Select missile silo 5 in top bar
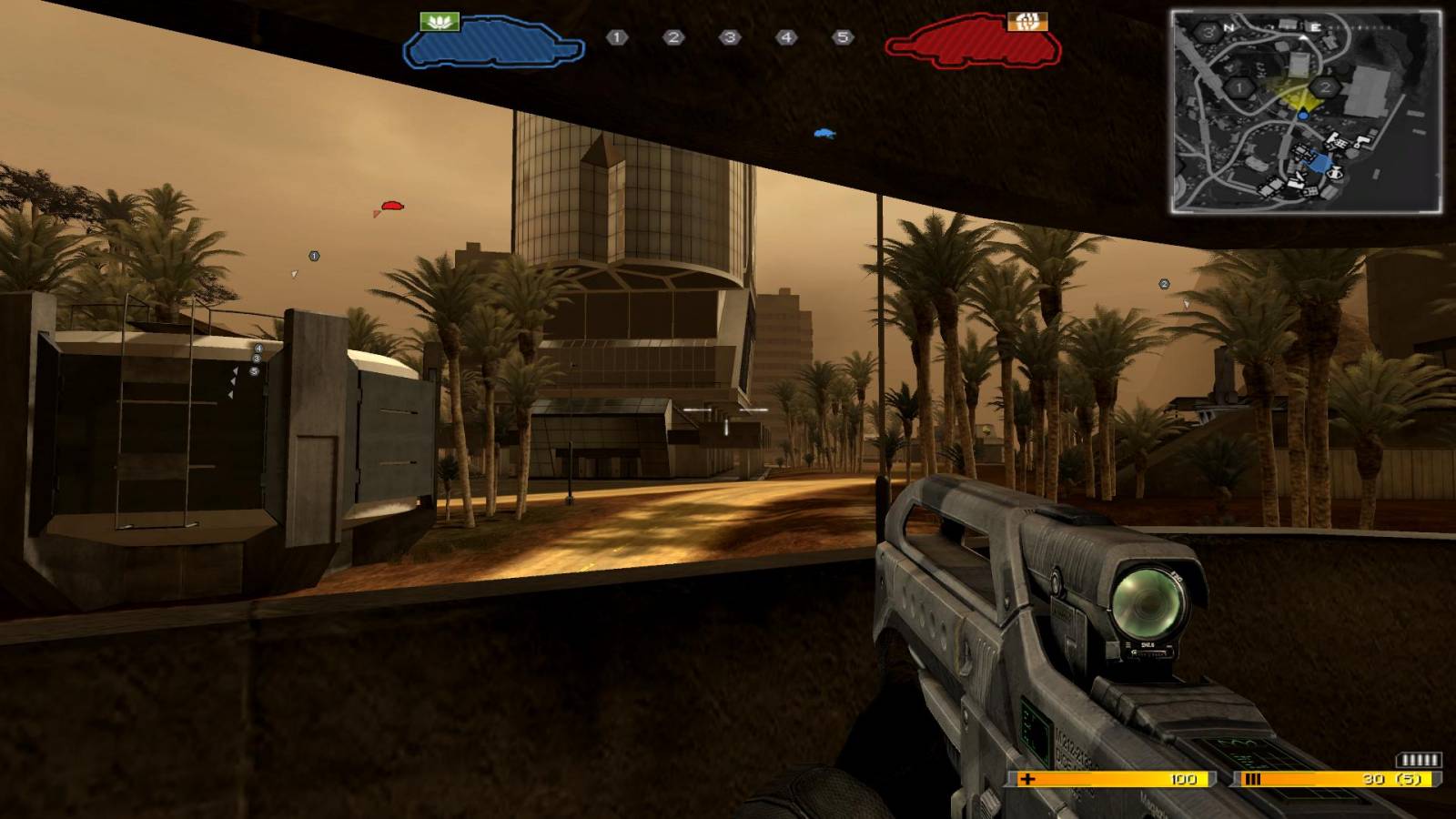This screenshot has height=819, width=1456. 843,37
